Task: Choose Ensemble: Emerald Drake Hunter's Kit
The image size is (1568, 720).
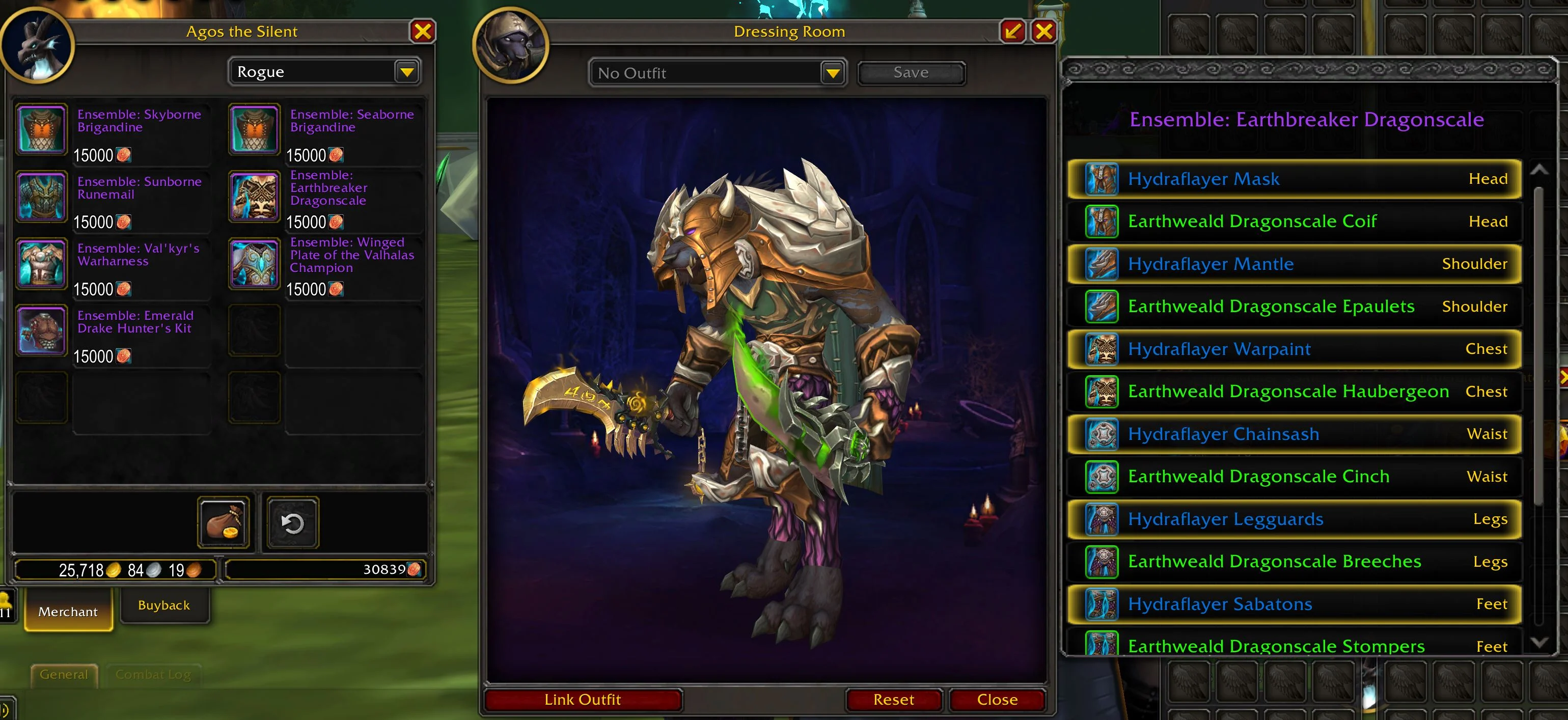Action: point(41,330)
